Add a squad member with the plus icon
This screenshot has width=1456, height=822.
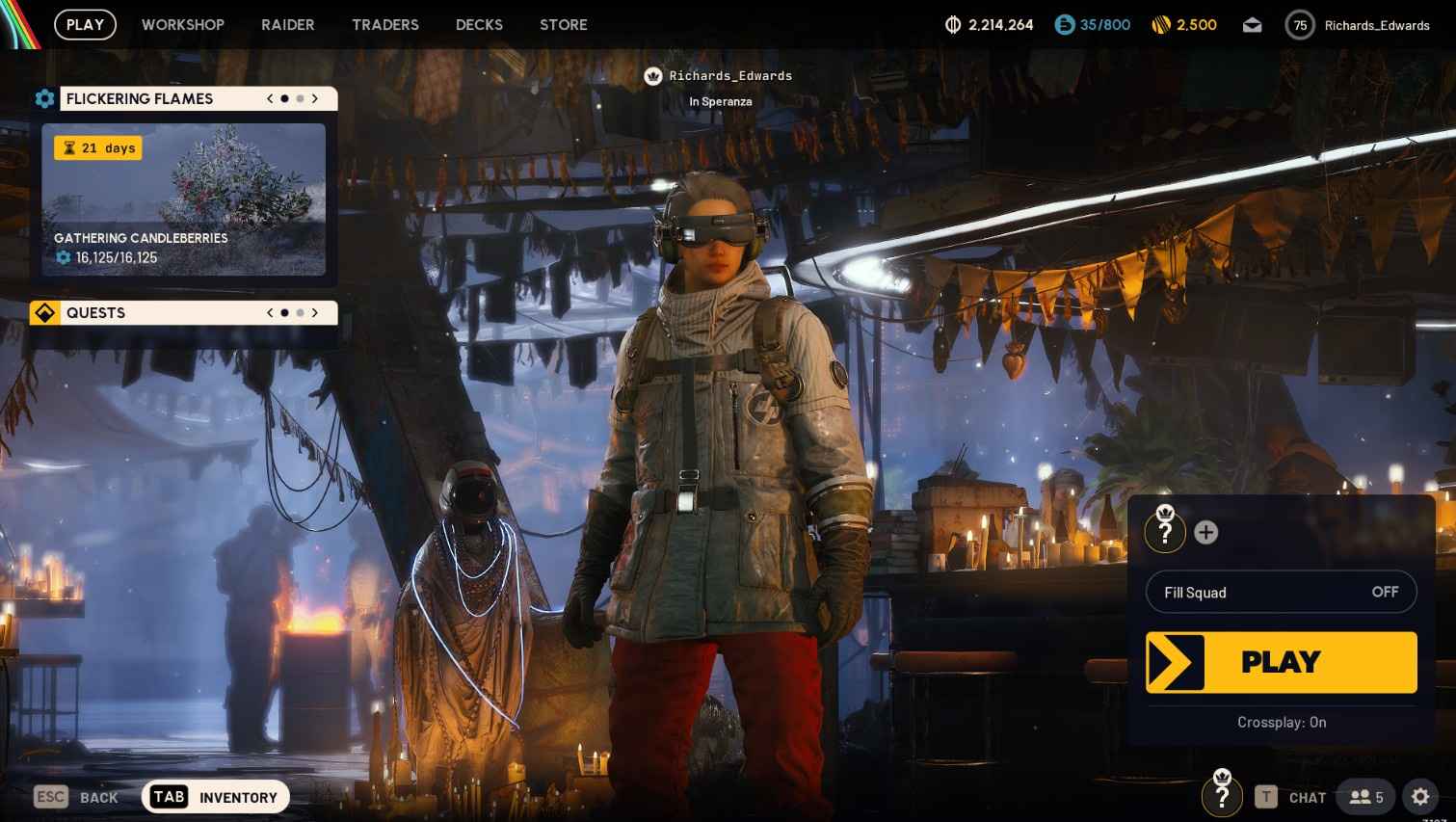pyautogui.click(x=1205, y=531)
